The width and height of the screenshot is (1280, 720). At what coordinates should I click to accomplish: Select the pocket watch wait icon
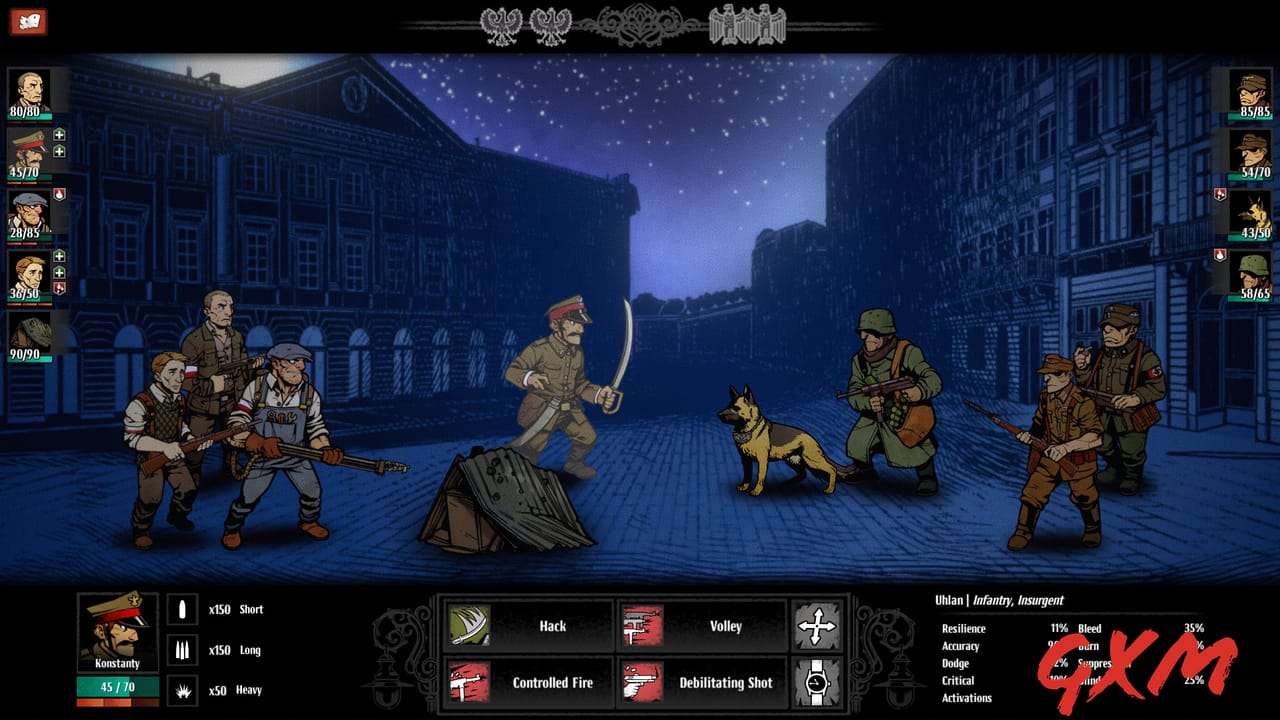[x=818, y=683]
